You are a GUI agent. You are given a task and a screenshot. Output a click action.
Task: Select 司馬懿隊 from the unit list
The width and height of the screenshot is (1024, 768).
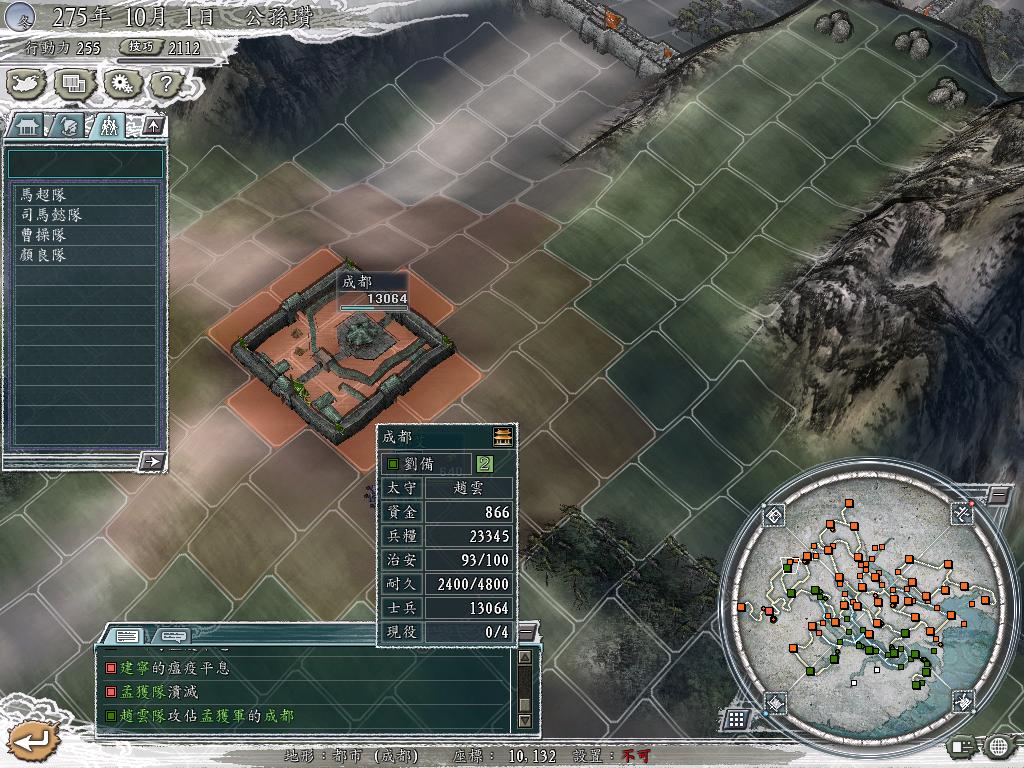click(x=85, y=215)
